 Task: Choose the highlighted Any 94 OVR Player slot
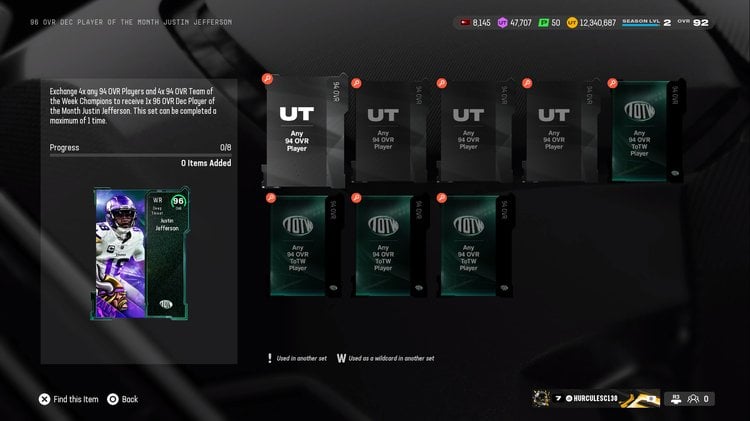304,130
